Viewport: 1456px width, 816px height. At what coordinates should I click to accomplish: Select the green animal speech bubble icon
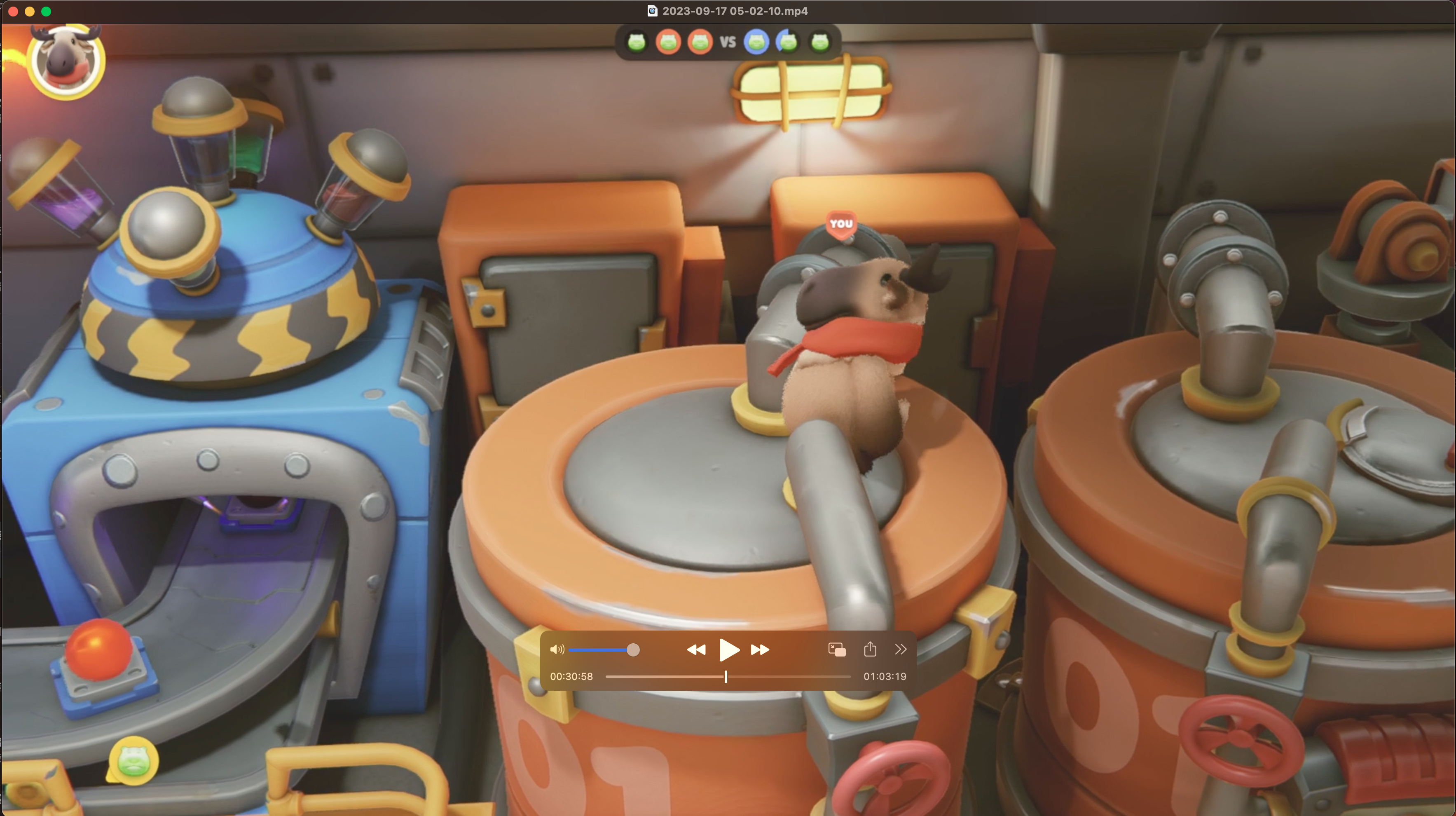(x=133, y=761)
